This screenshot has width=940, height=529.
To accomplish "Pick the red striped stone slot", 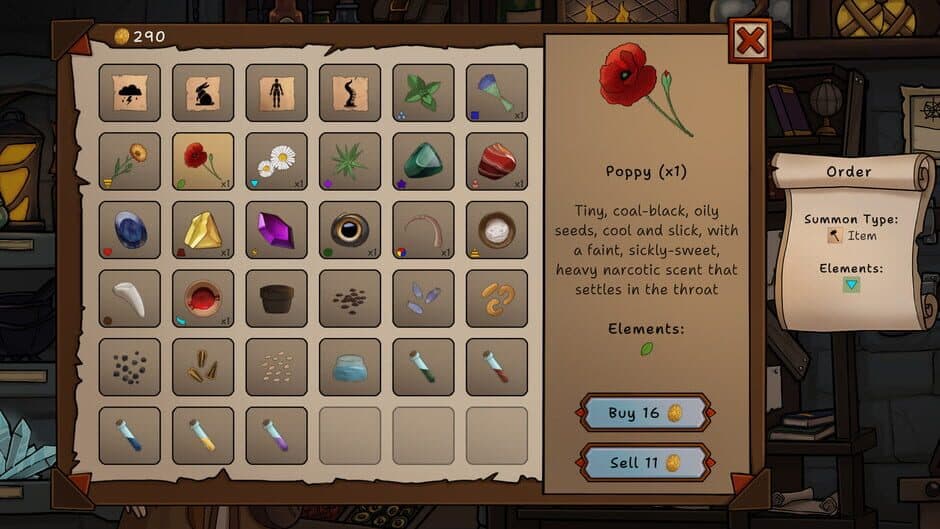I will (497, 161).
